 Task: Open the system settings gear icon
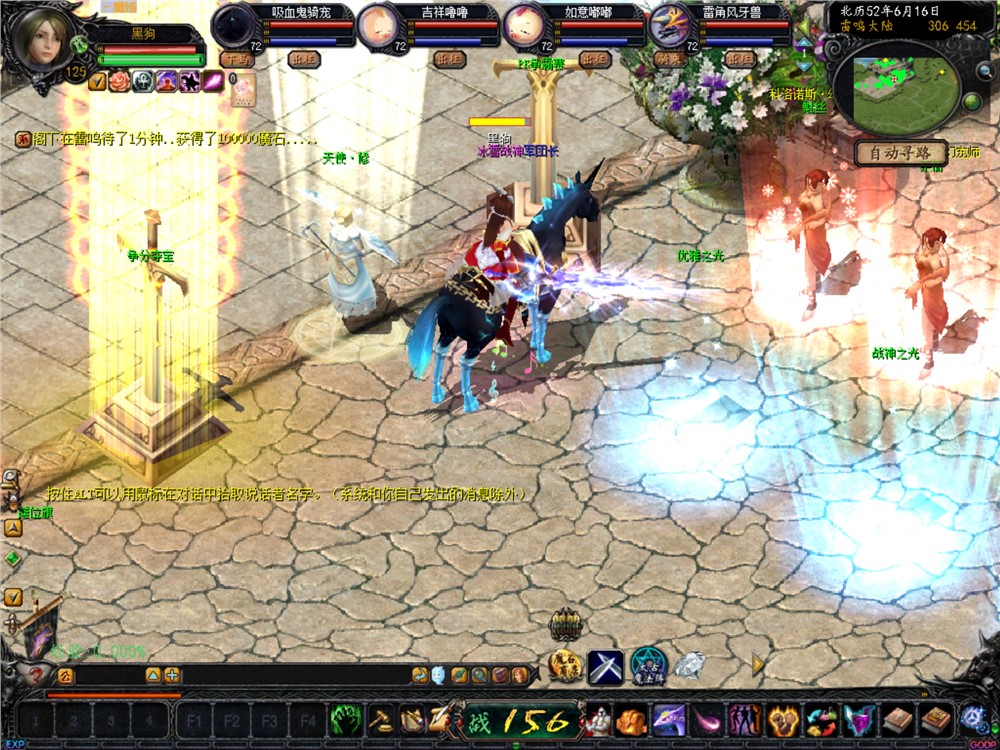click(973, 719)
